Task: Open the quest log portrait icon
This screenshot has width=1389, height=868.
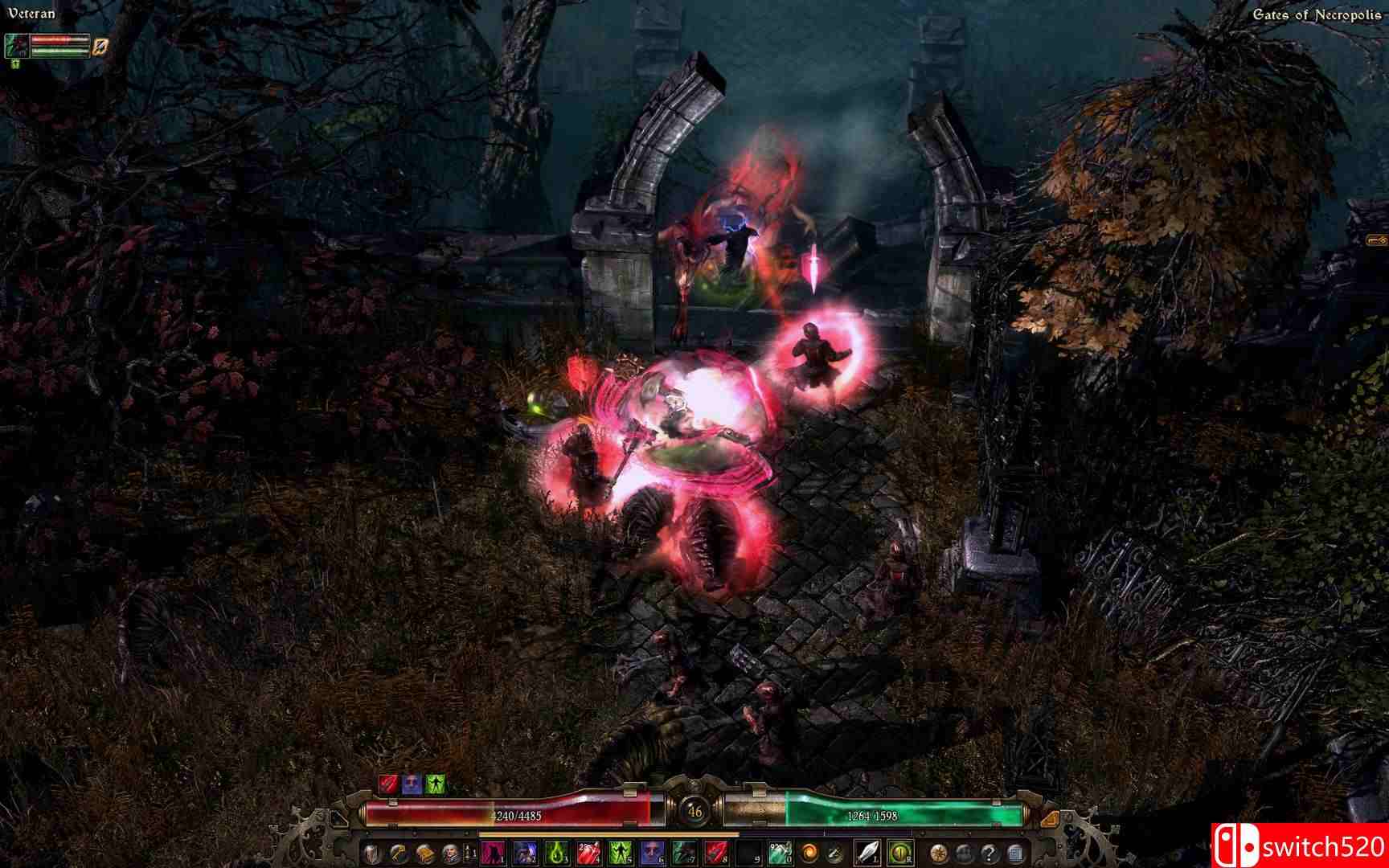Action: tap(452, 854)
